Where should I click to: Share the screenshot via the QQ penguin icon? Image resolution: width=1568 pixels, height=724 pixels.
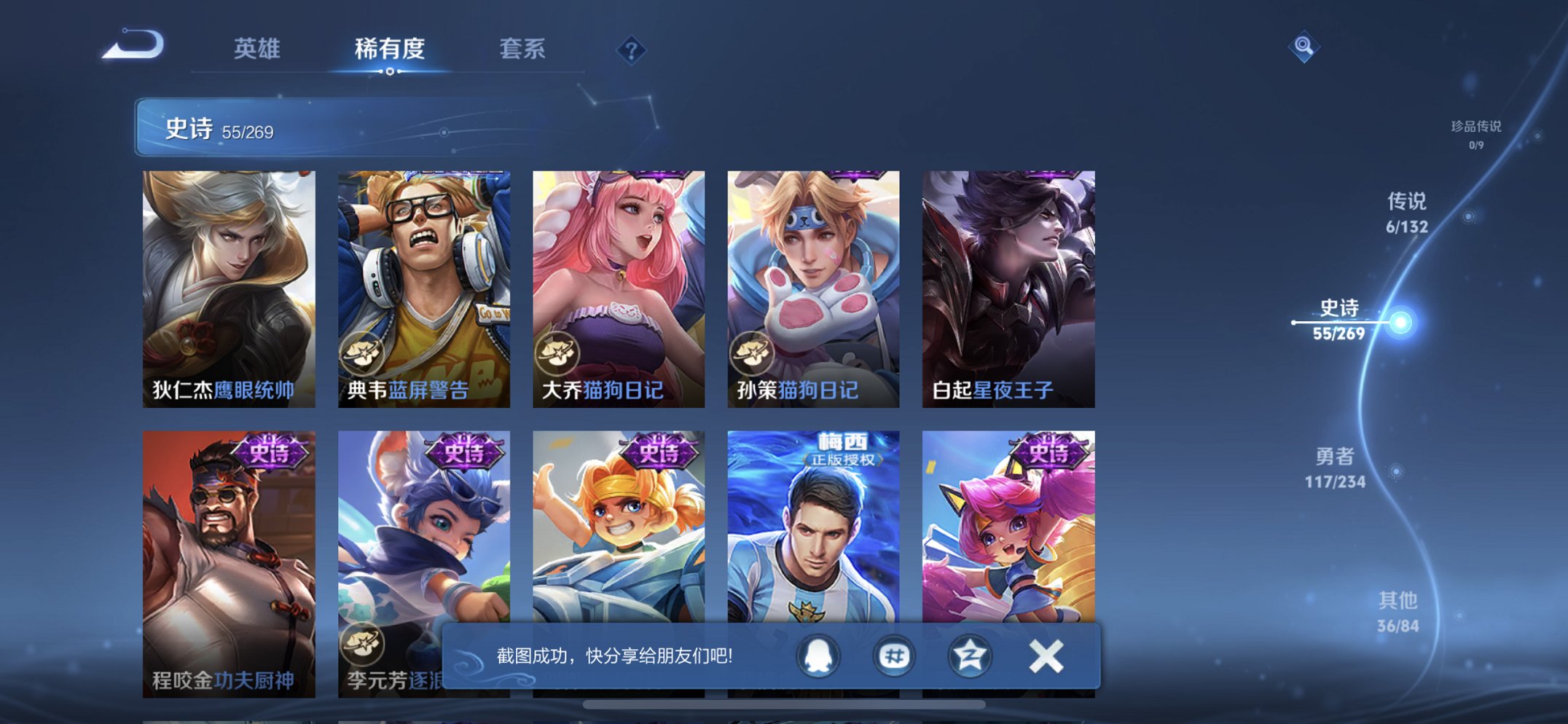click(x=819, y=656)
